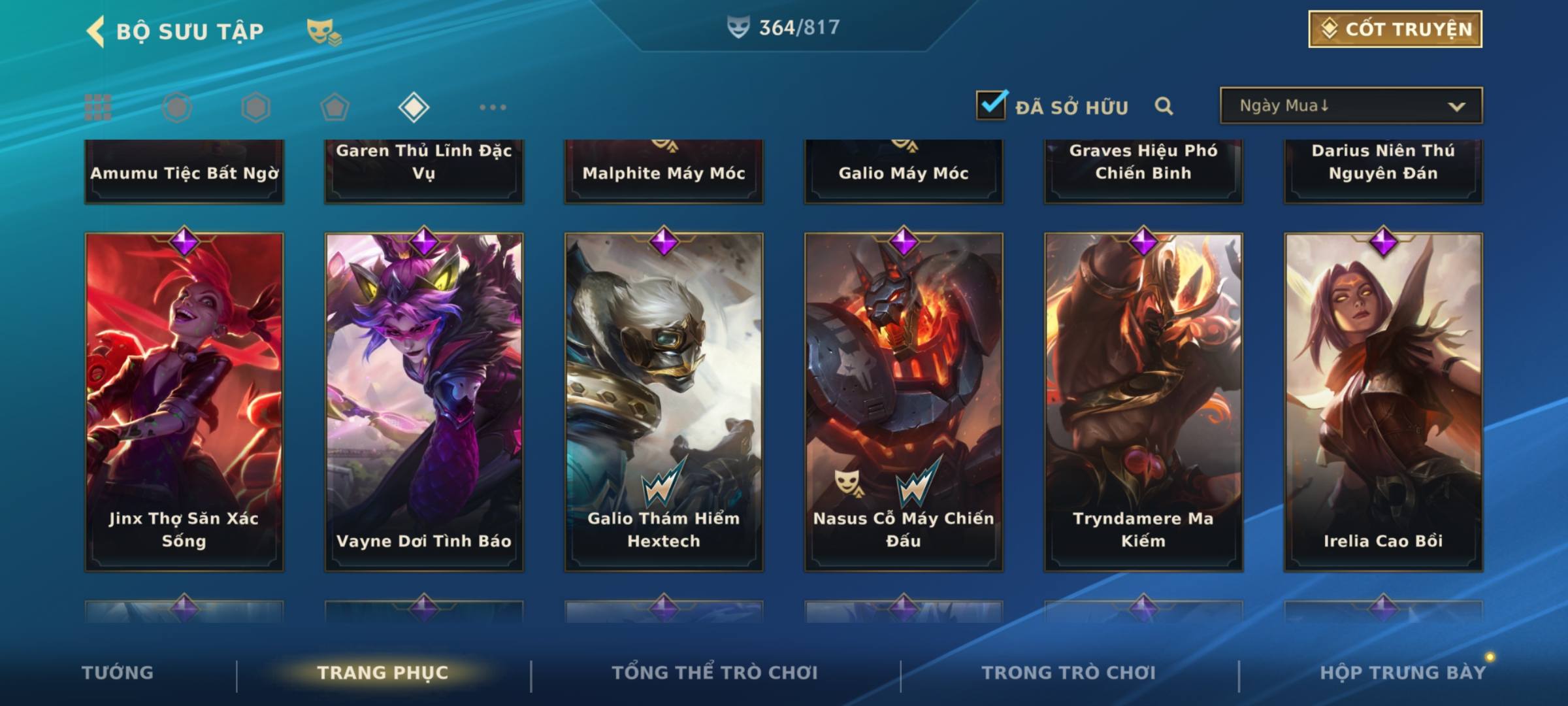Image resolution: width=1568 pixels, height=706 pixels.
Task: Open the three-dots more filters
Action: click(x=493, y=107)
